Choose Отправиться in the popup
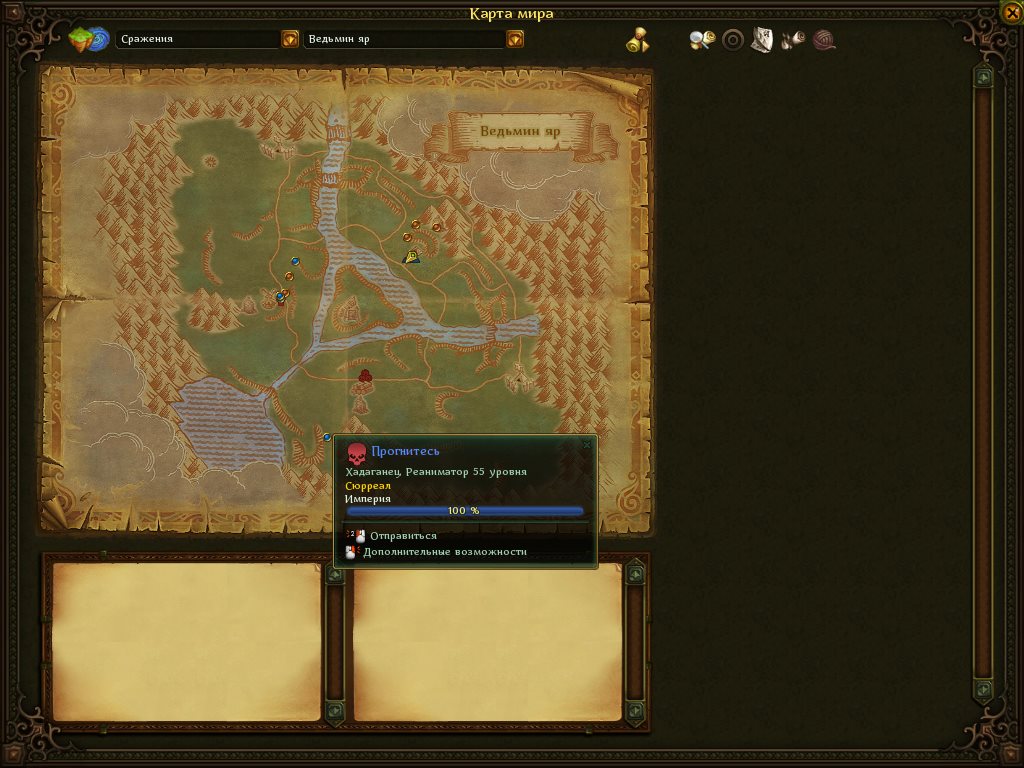Image resolution: width=1024 pixels, height=768 pixels. 403,536
